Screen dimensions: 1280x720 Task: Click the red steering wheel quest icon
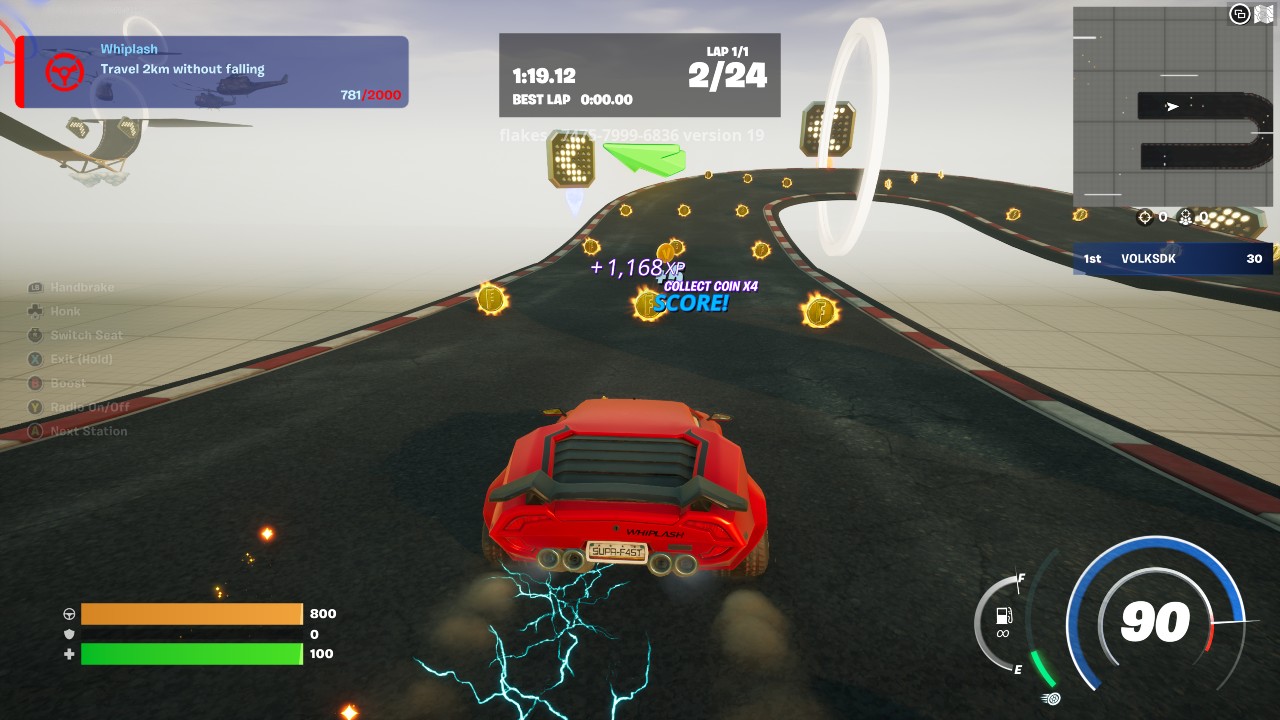pyautogui.click(x=63, y=72)
